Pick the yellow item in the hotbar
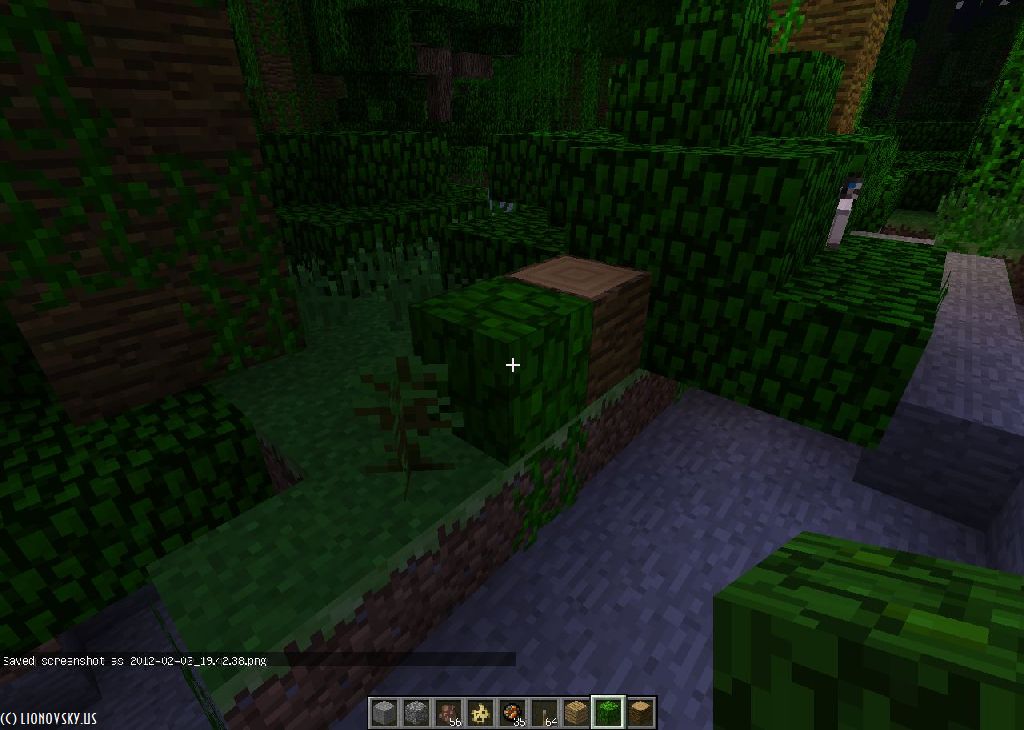Screen dimensions: 1024x730 (x=480, y=713)
